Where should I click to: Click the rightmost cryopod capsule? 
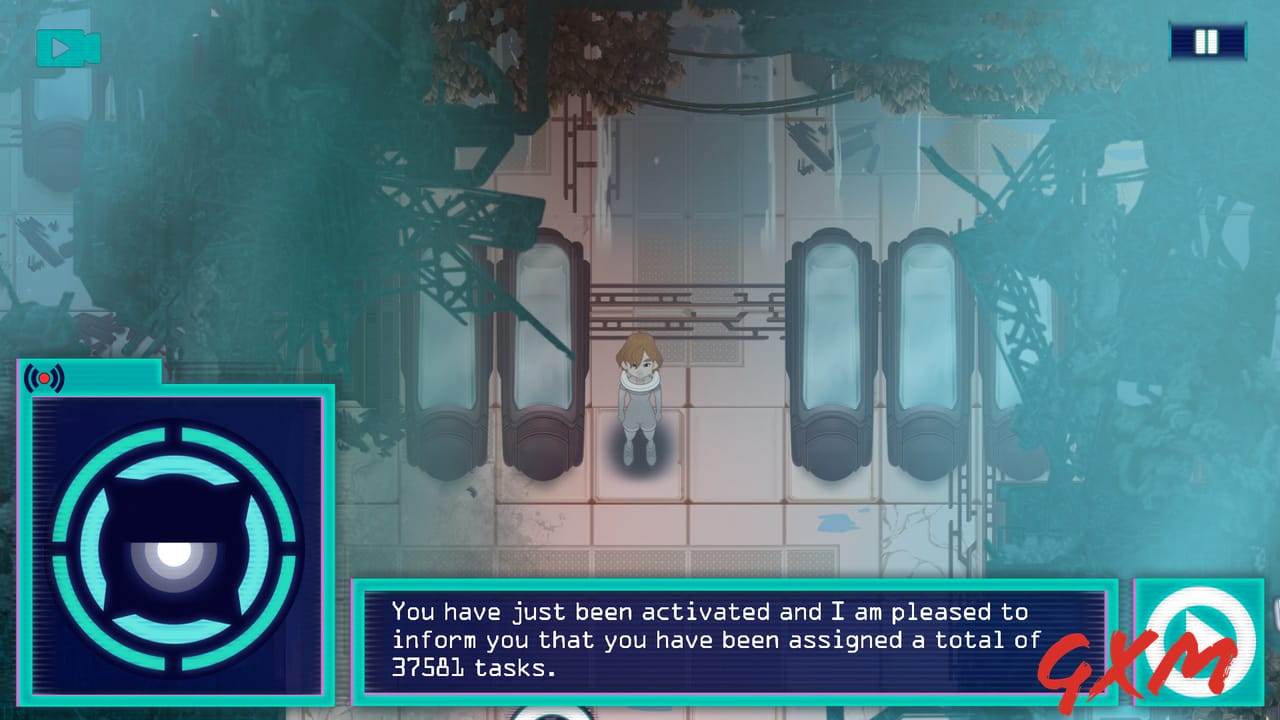pos(925,340)
